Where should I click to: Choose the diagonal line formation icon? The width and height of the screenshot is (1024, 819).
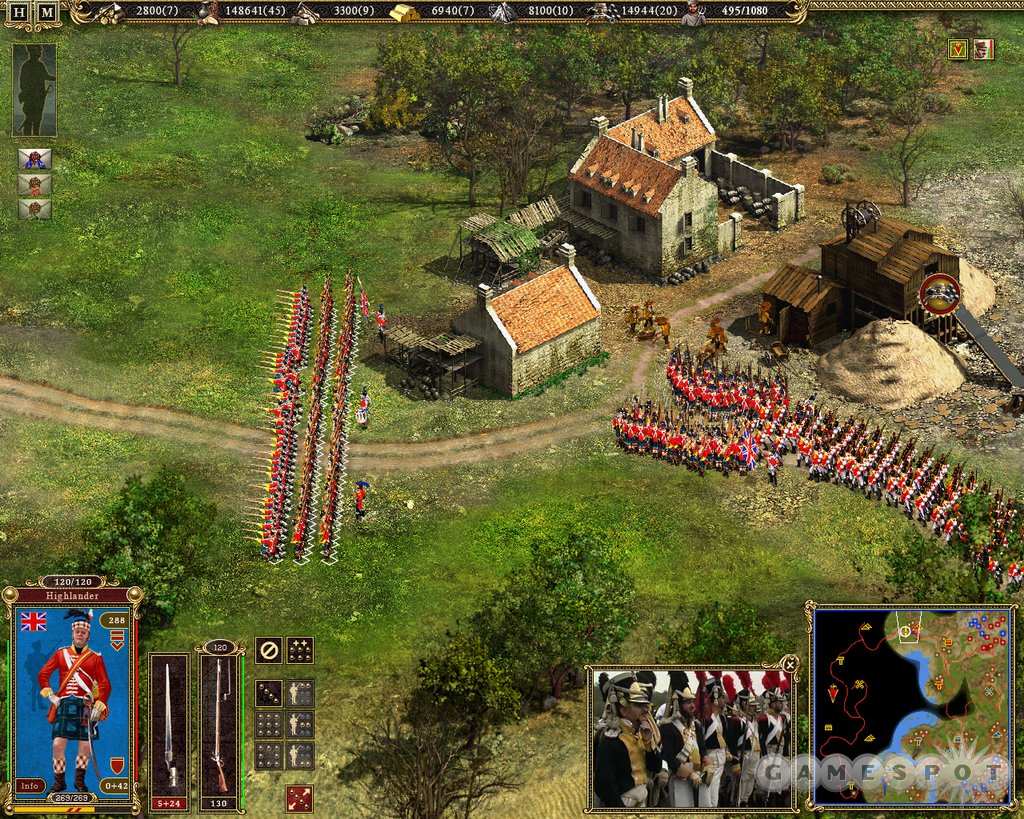(x=268, y=692)
